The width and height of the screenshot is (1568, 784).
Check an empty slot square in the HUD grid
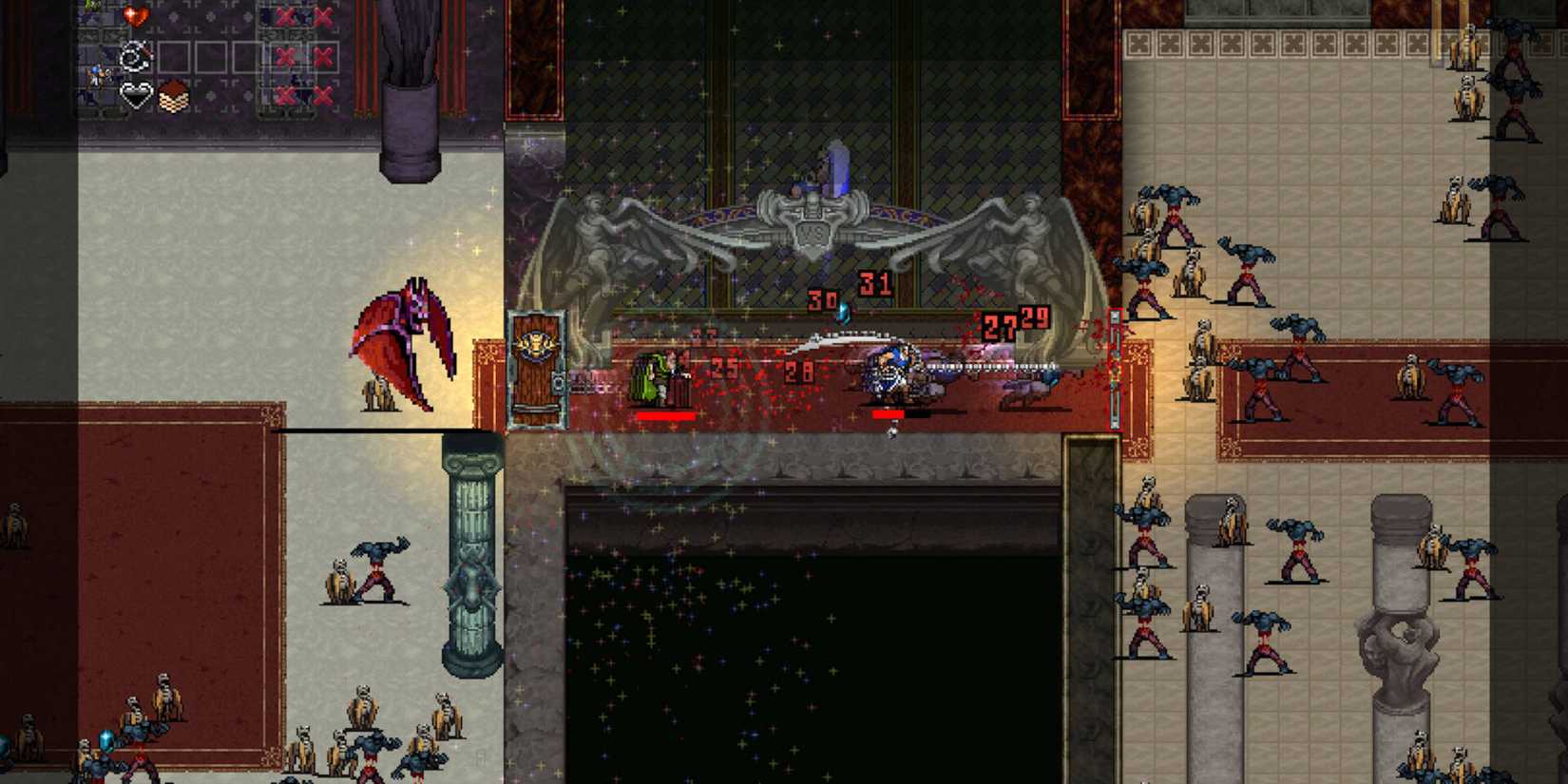click(174, 57)
